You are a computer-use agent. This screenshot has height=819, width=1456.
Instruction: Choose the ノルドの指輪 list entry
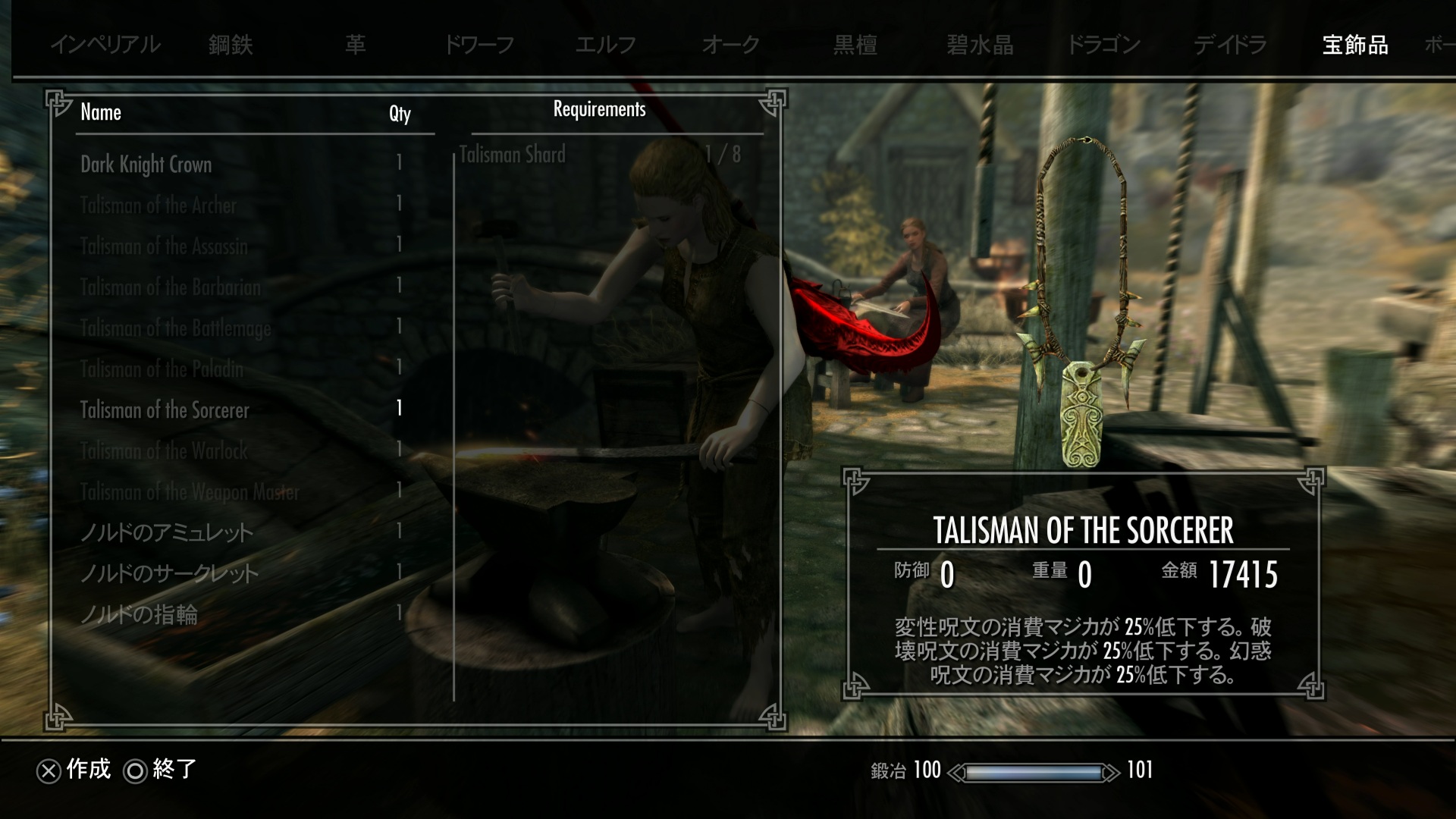140,614
